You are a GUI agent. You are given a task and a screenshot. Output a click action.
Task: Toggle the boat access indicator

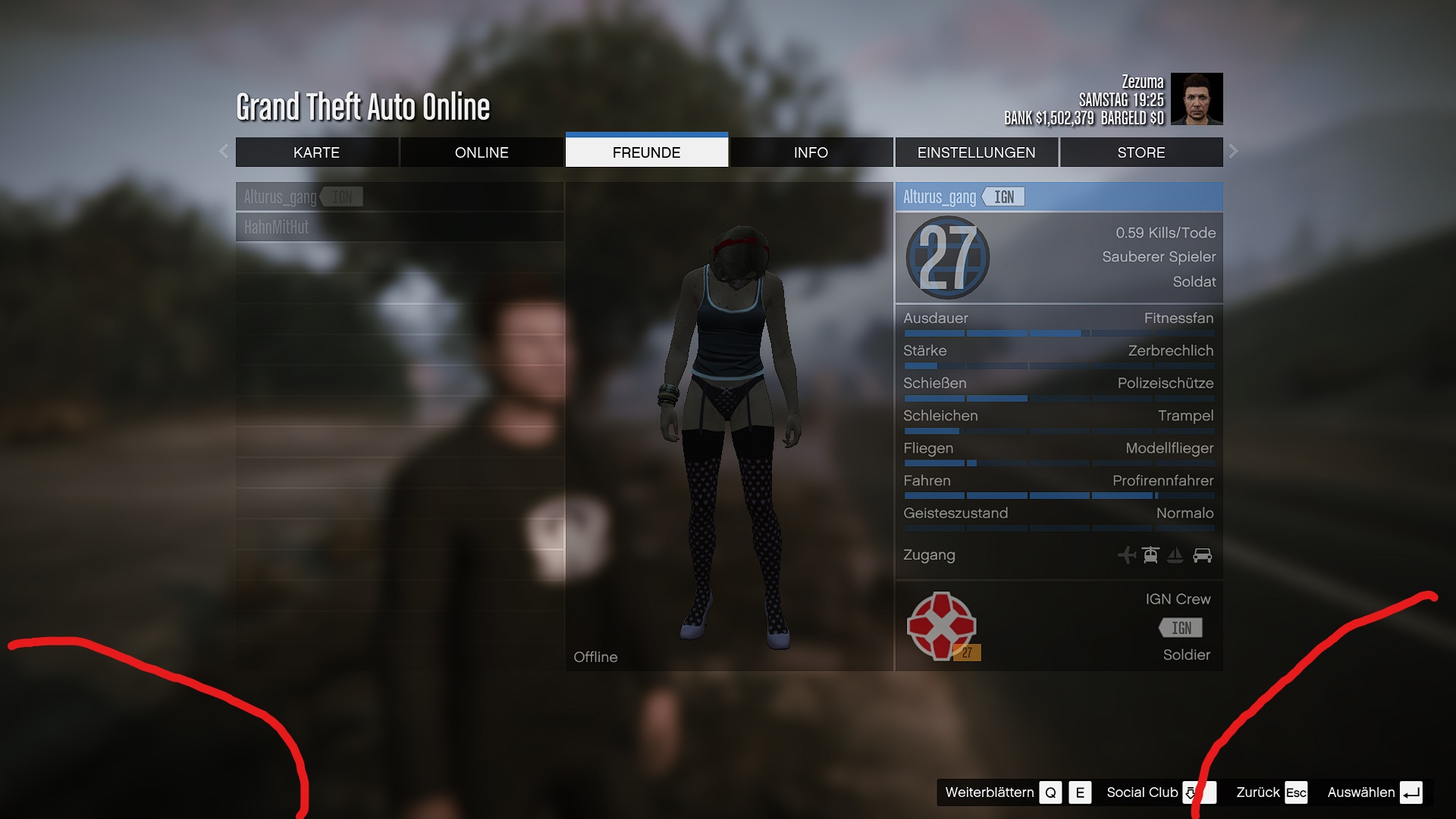click(1175, 555)
